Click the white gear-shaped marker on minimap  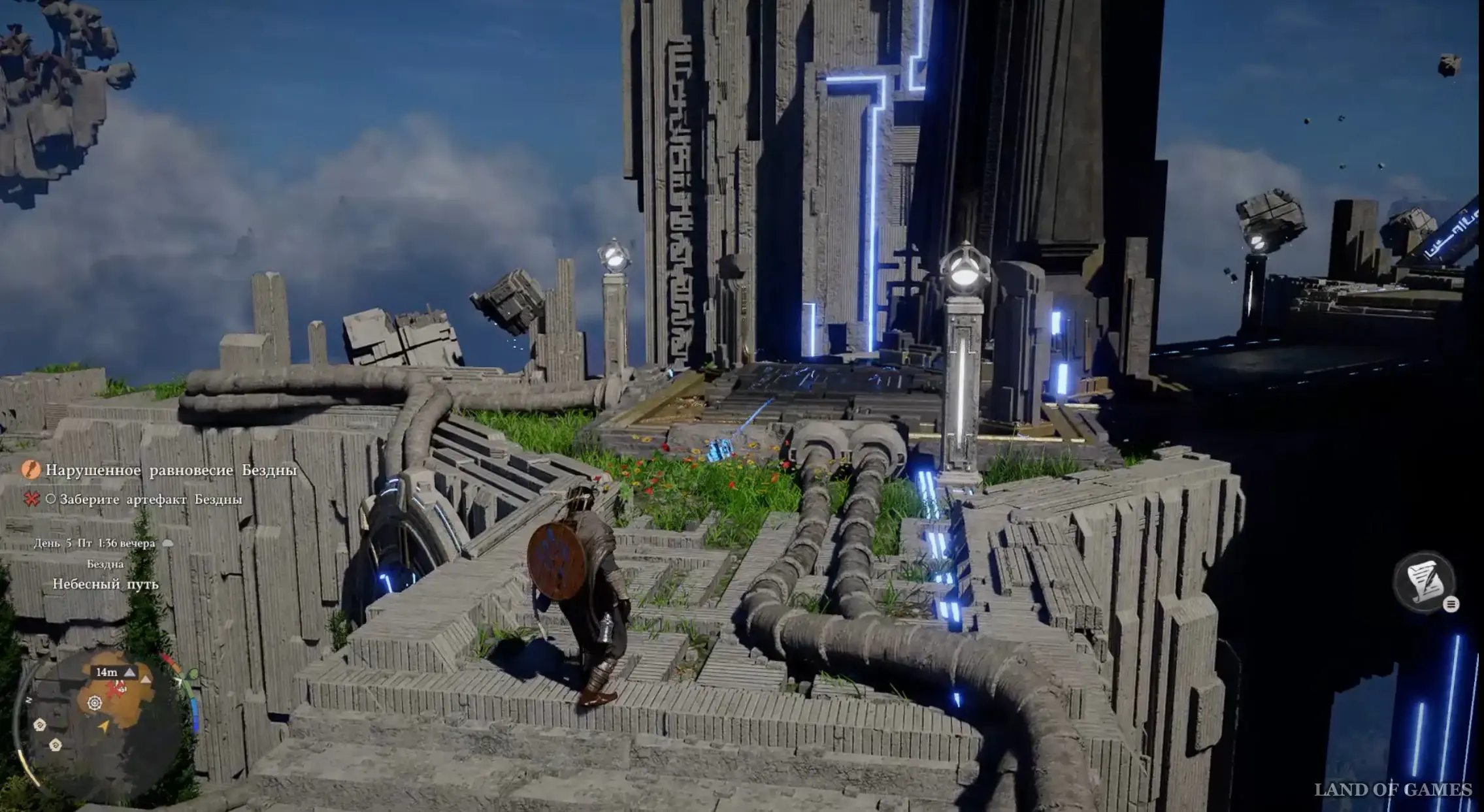click(x=95, y=703)
